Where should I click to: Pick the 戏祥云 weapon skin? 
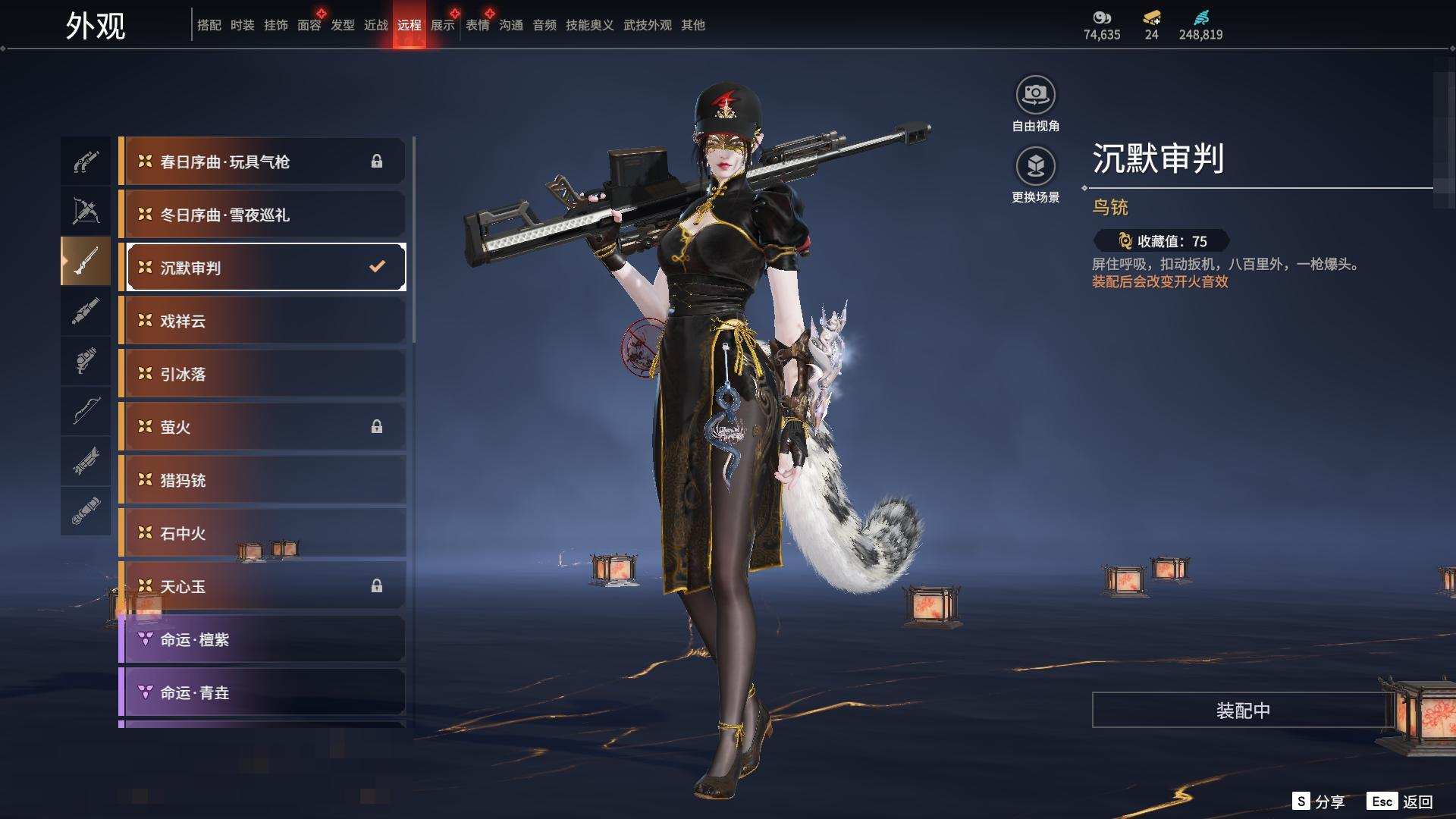click(262, 321)
